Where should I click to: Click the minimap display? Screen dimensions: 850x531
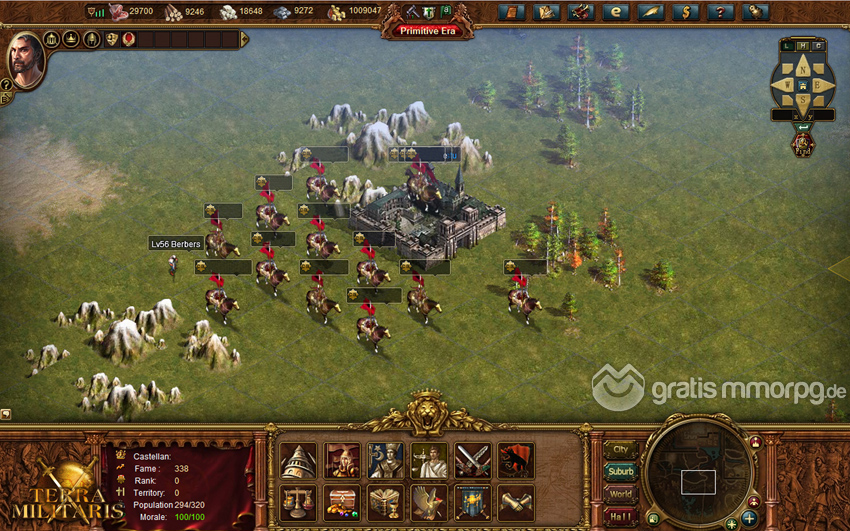(x=698, y=481)
